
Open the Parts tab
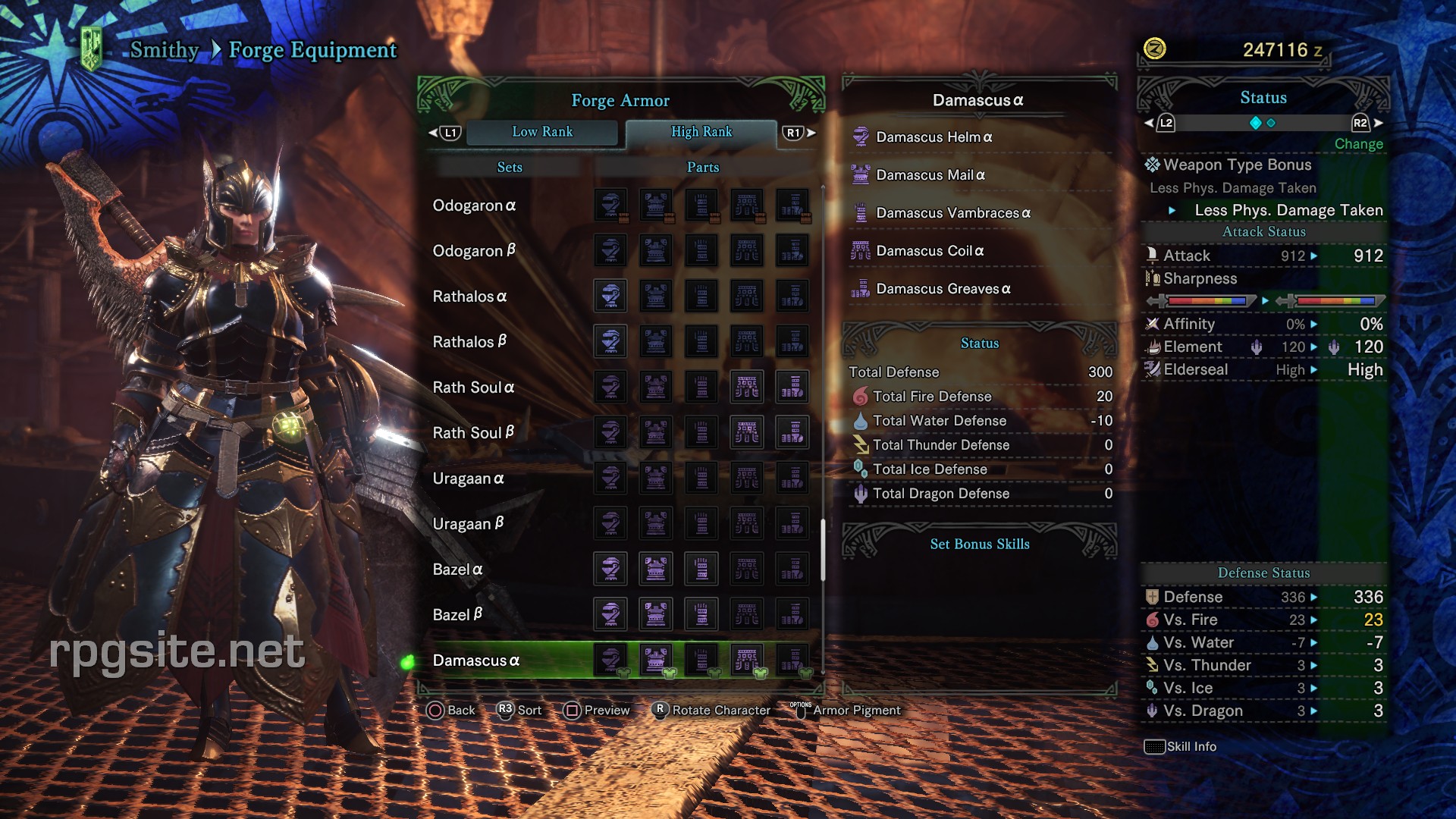pos(702,167)
